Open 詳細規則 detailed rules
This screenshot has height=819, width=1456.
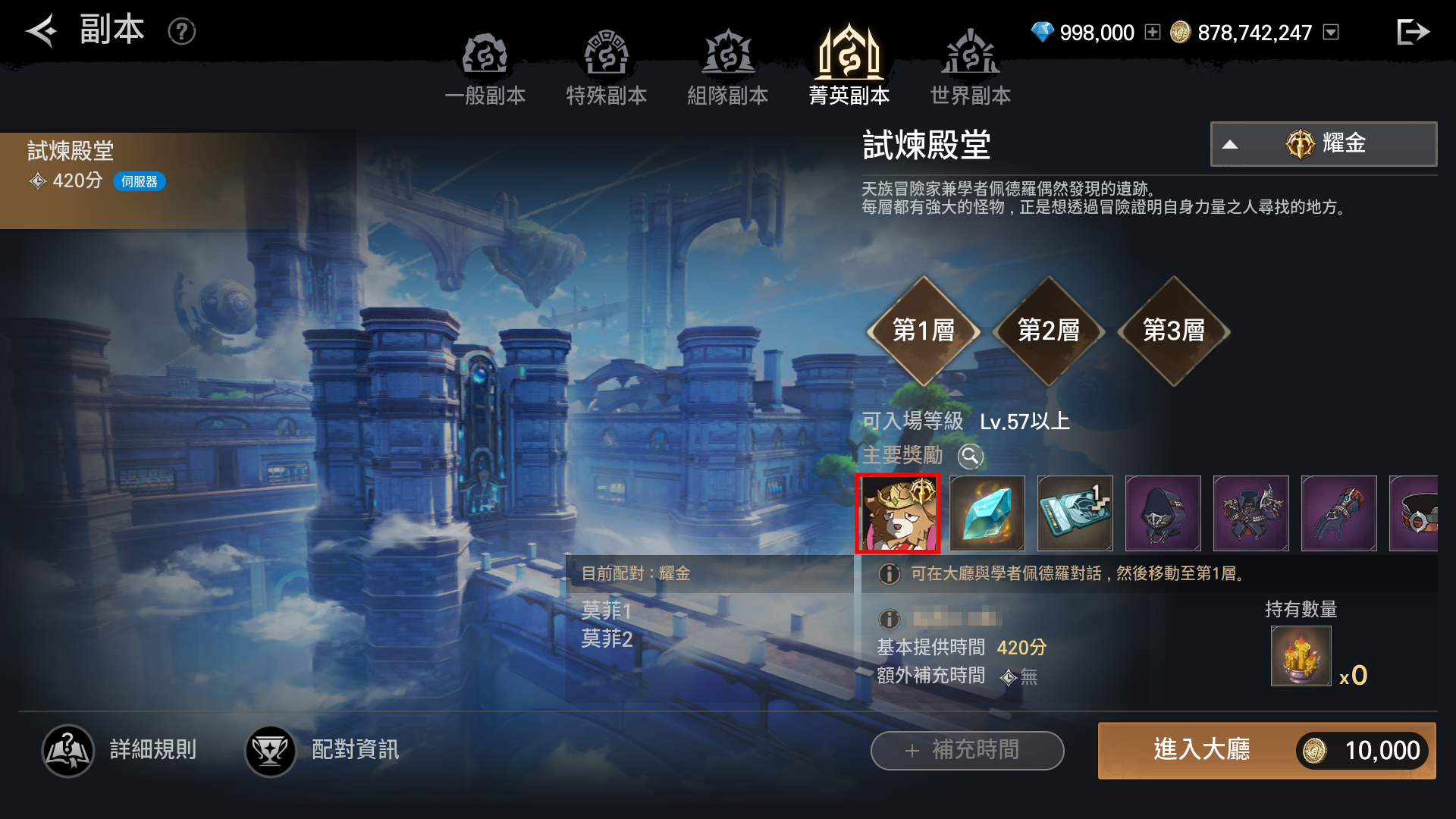[120, 751]
